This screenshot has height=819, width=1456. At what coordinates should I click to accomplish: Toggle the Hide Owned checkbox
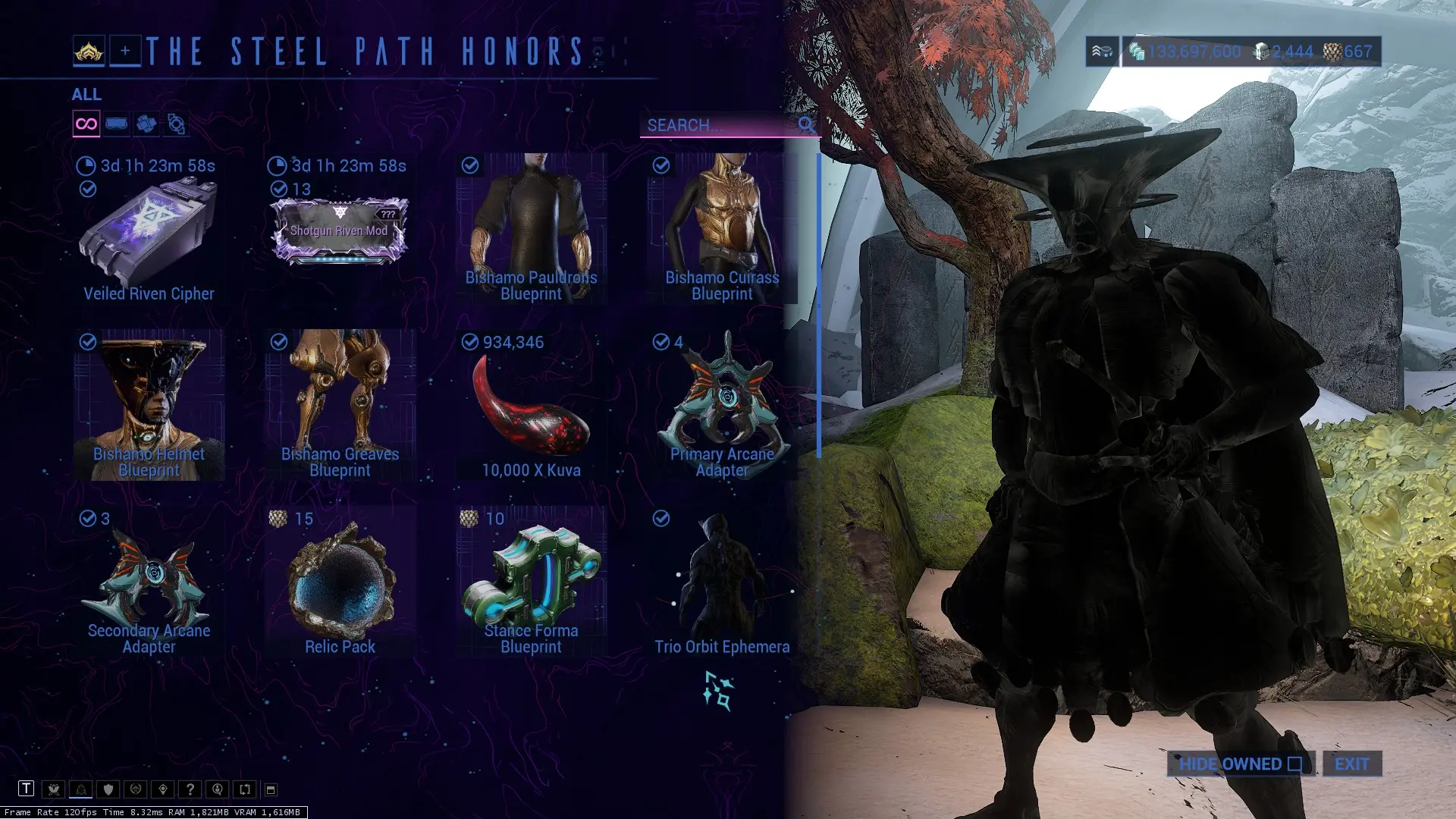point(1294,764)
